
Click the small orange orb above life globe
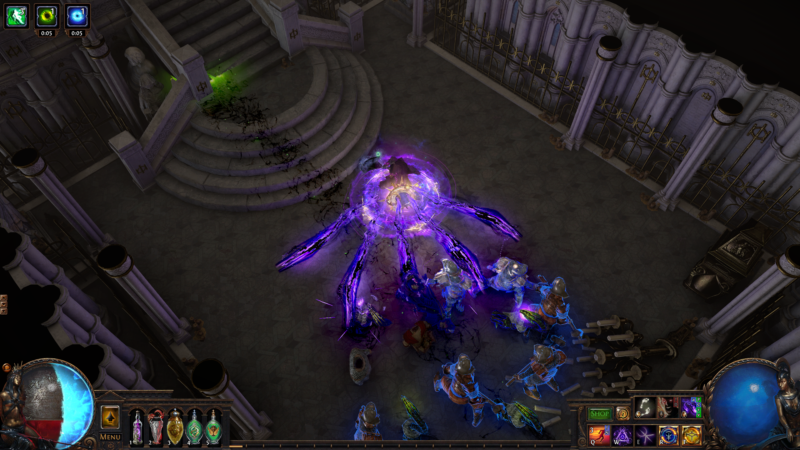tap(7, 367)
